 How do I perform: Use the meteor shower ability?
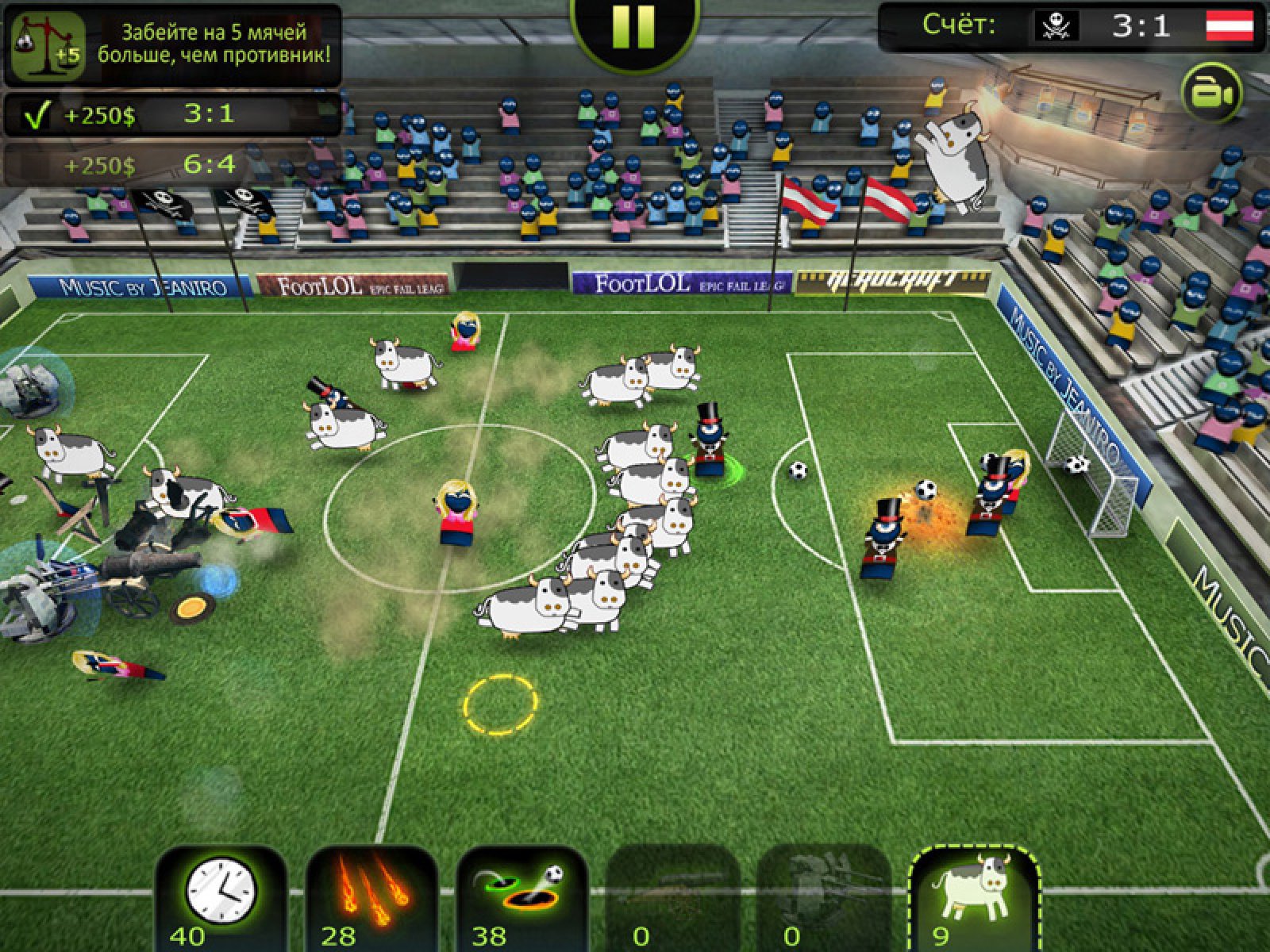(371, 896)
